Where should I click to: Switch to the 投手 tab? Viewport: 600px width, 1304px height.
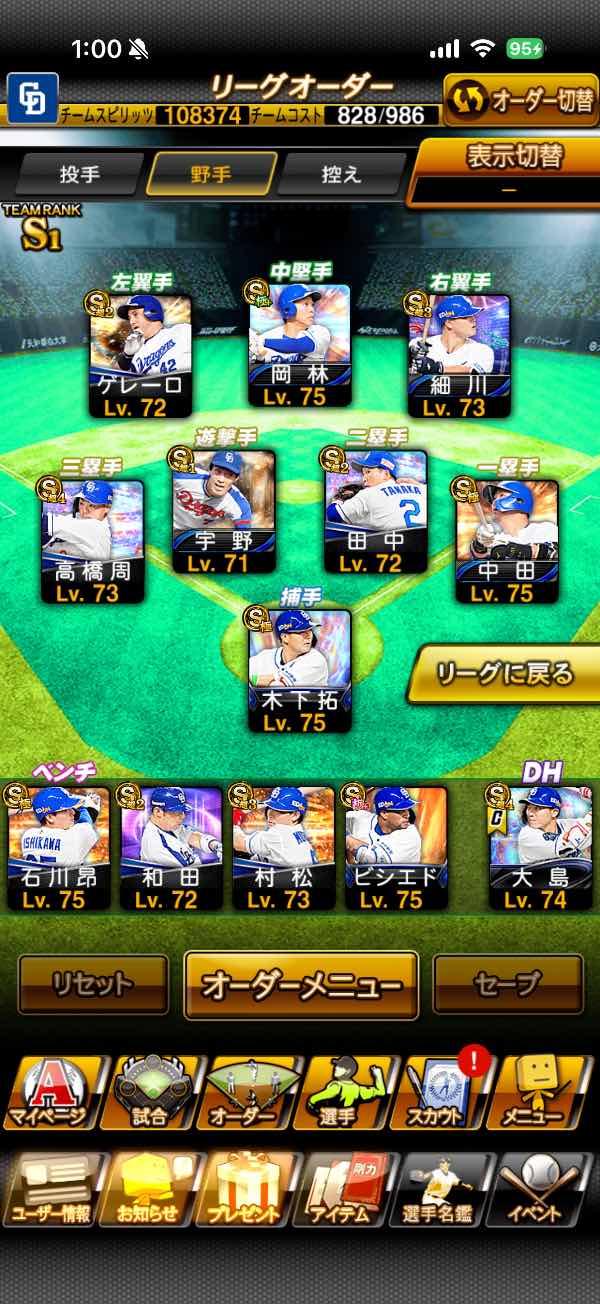click(x=80, y=174)
